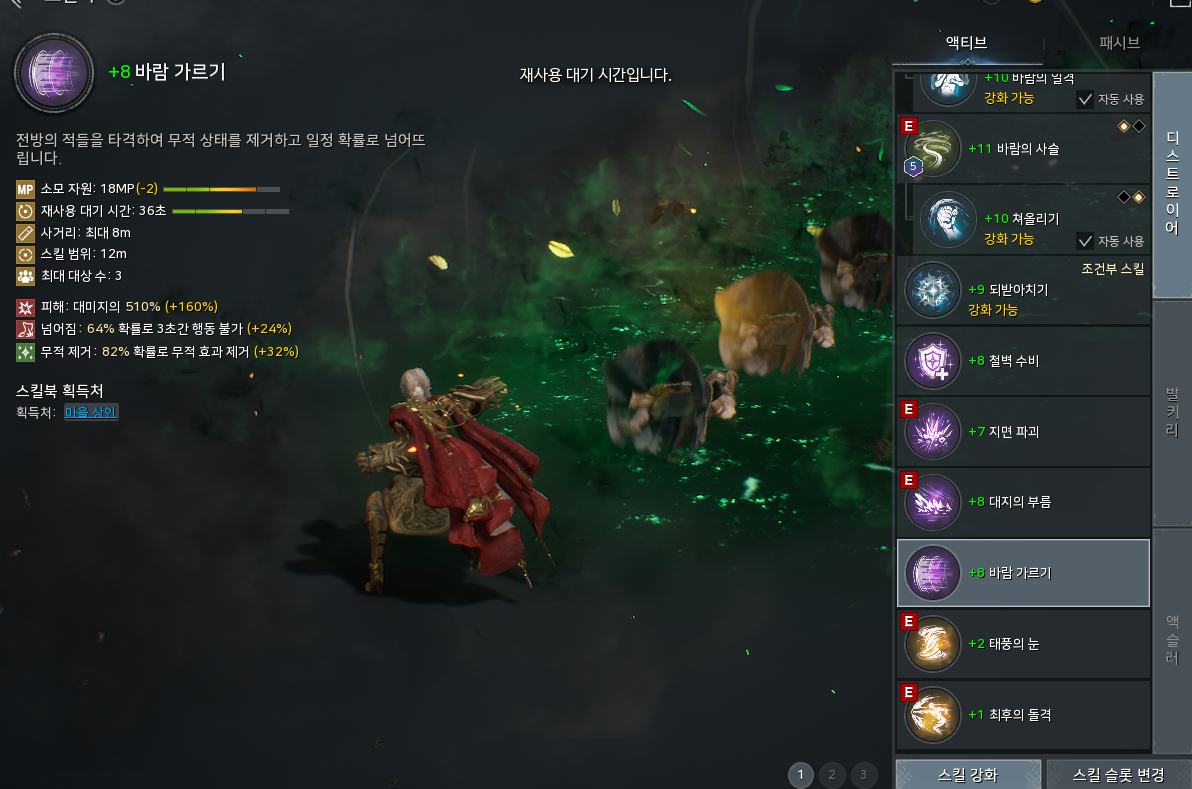The width and height of the screenshot is (1192, 789).
Task: Switch to the 발키리 class tab
Action: 1171,412
